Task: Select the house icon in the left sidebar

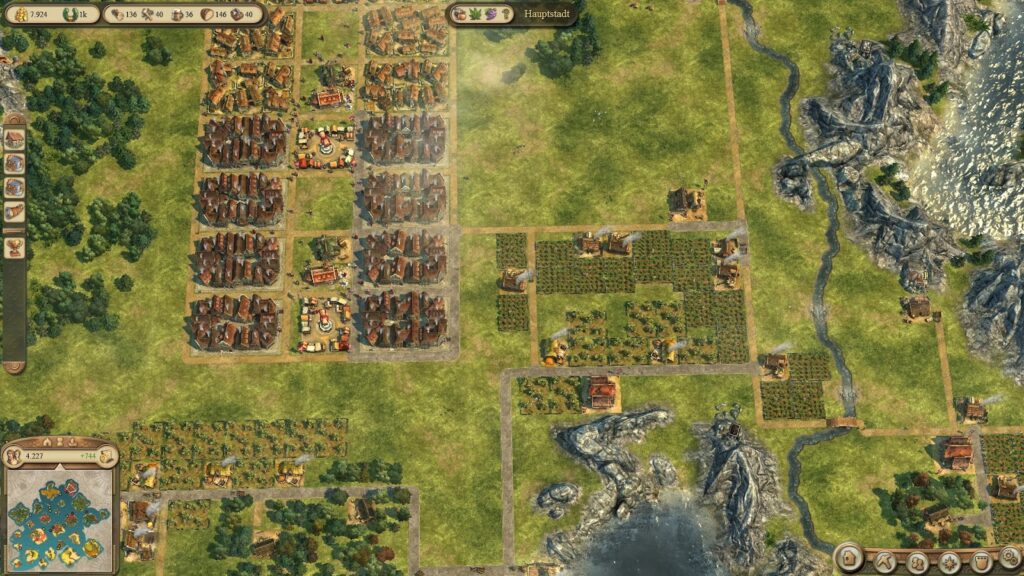Action: tap(14, 139)
